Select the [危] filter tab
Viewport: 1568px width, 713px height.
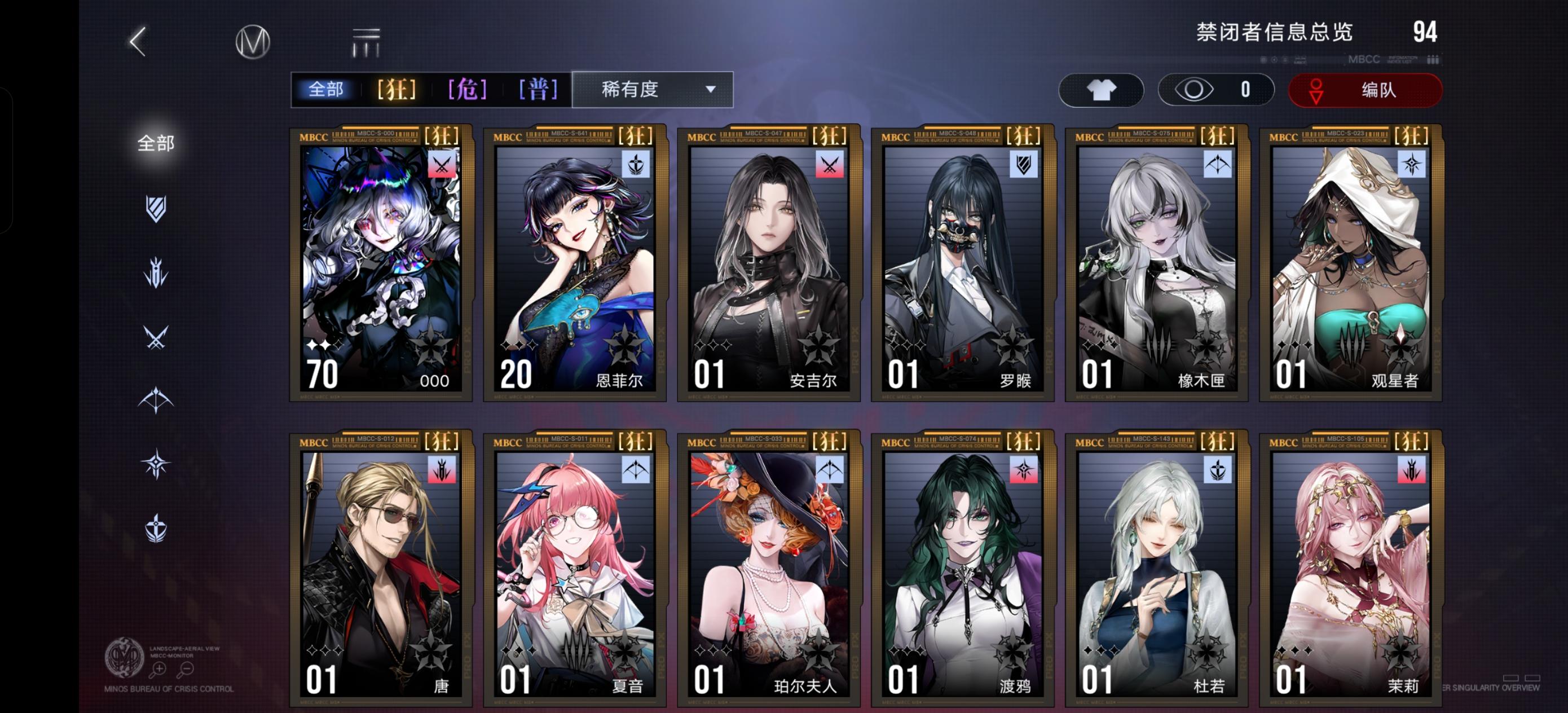pyautogui.click(x=466, y=89)
